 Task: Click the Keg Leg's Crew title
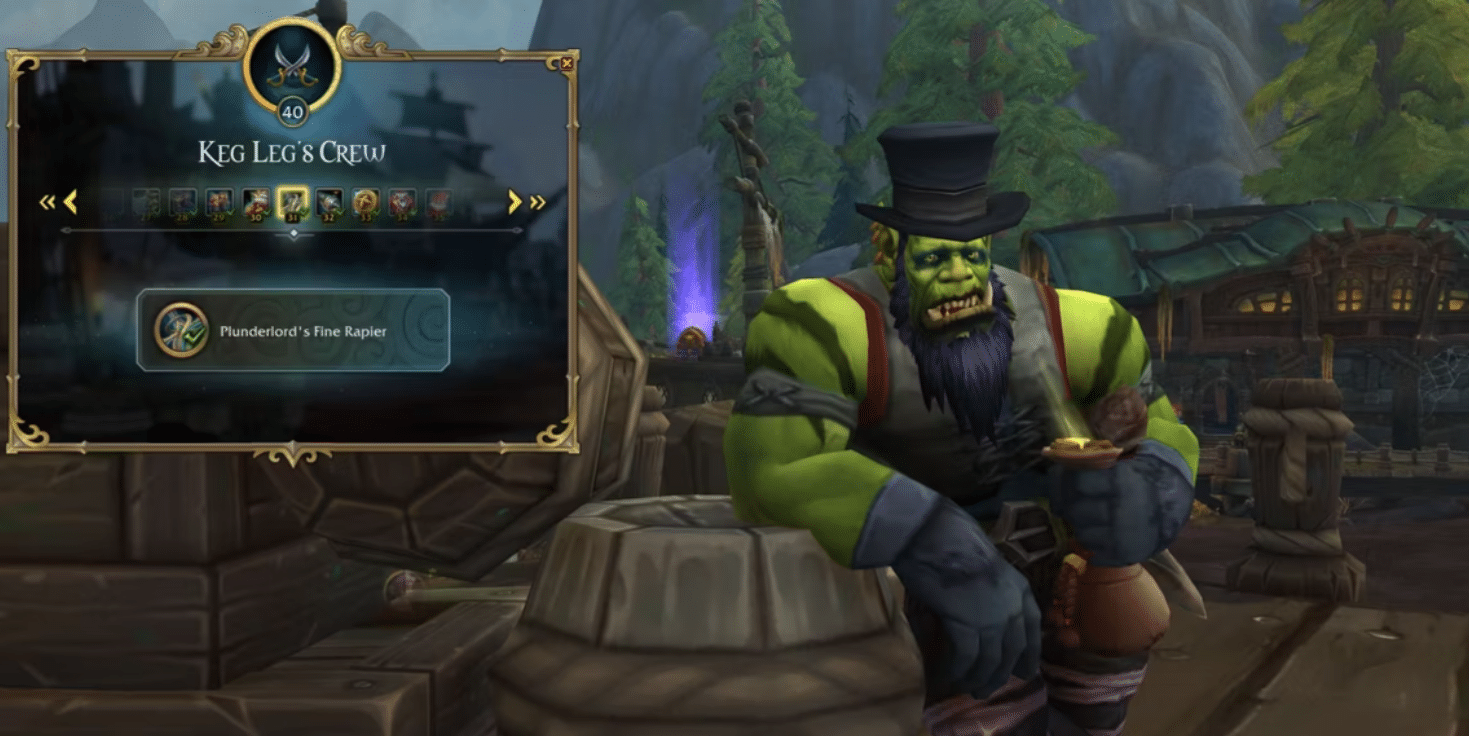[293, 150]
